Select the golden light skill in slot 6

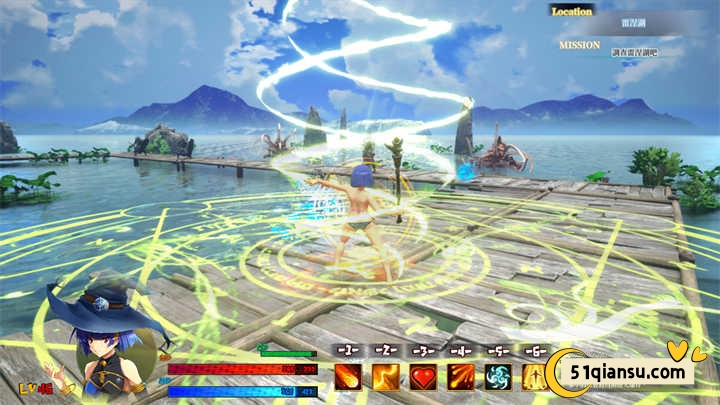(535, 377)
